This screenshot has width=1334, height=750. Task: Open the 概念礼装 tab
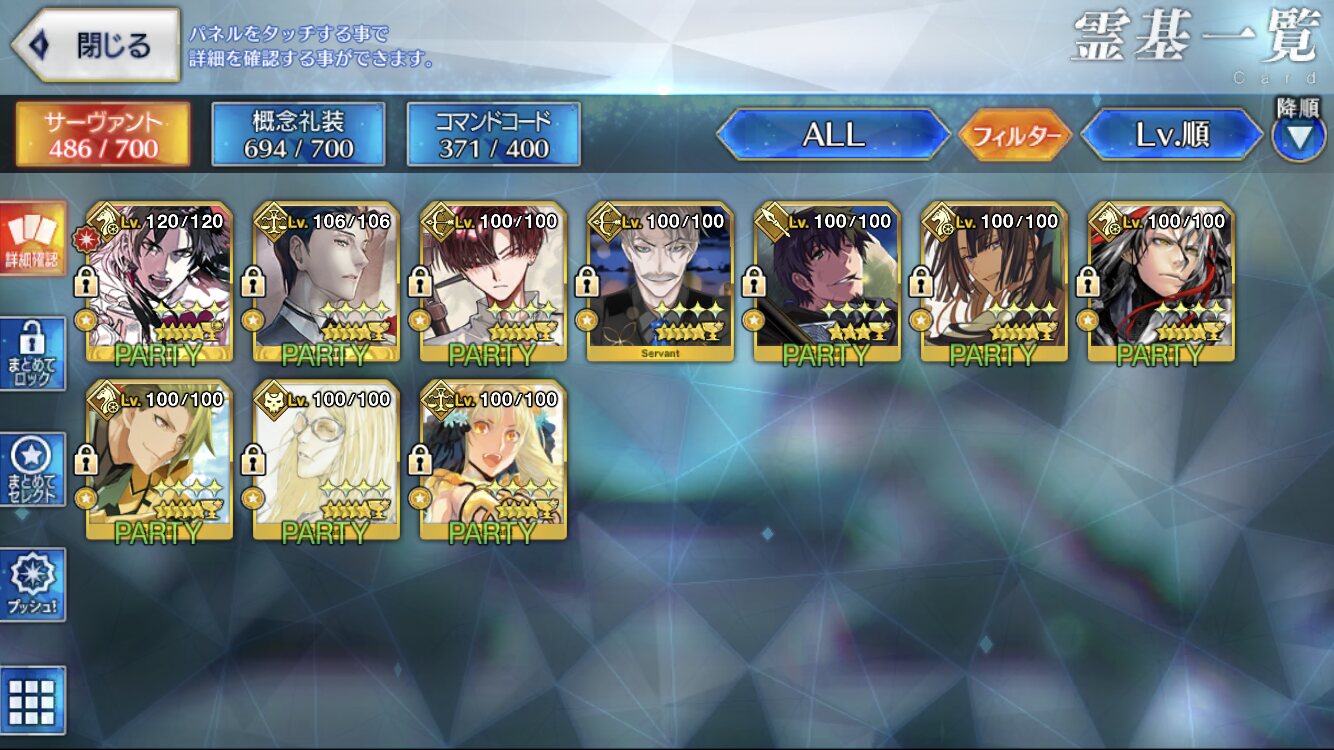tap(298, 134)
